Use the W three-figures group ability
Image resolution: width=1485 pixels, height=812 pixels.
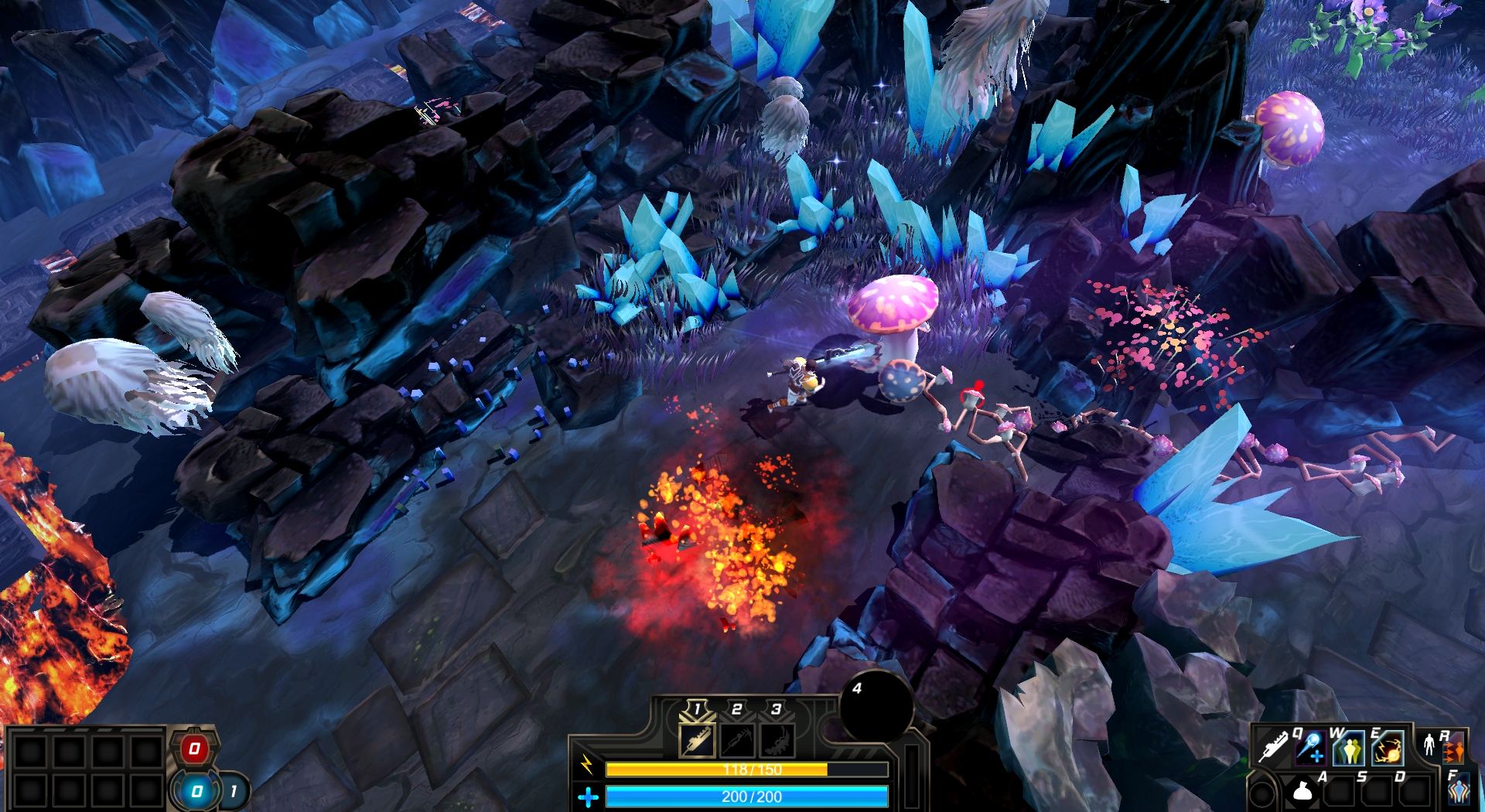[x=1349, y=748]
